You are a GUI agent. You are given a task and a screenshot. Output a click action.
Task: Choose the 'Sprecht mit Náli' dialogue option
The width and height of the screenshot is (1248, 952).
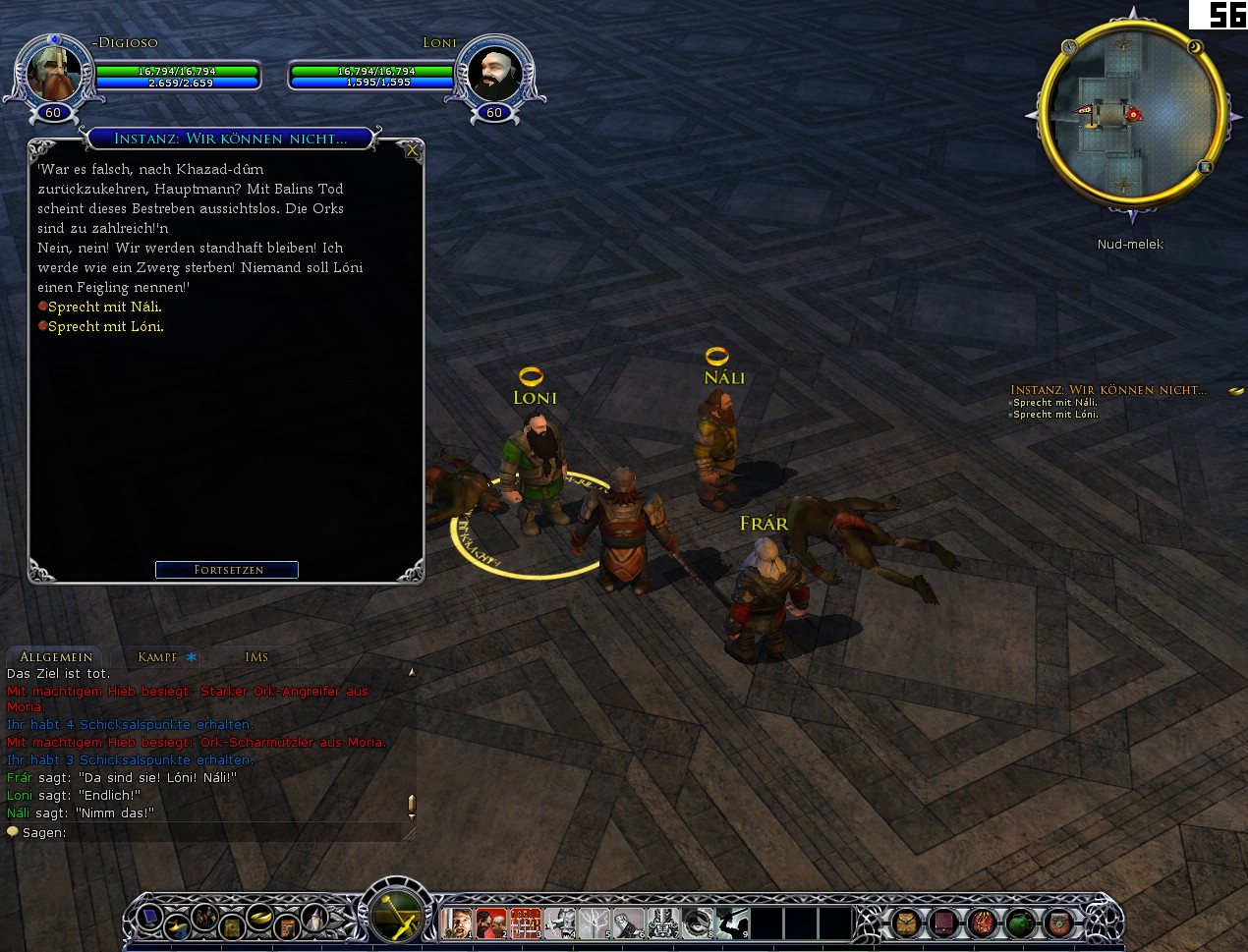pos(104,307)
